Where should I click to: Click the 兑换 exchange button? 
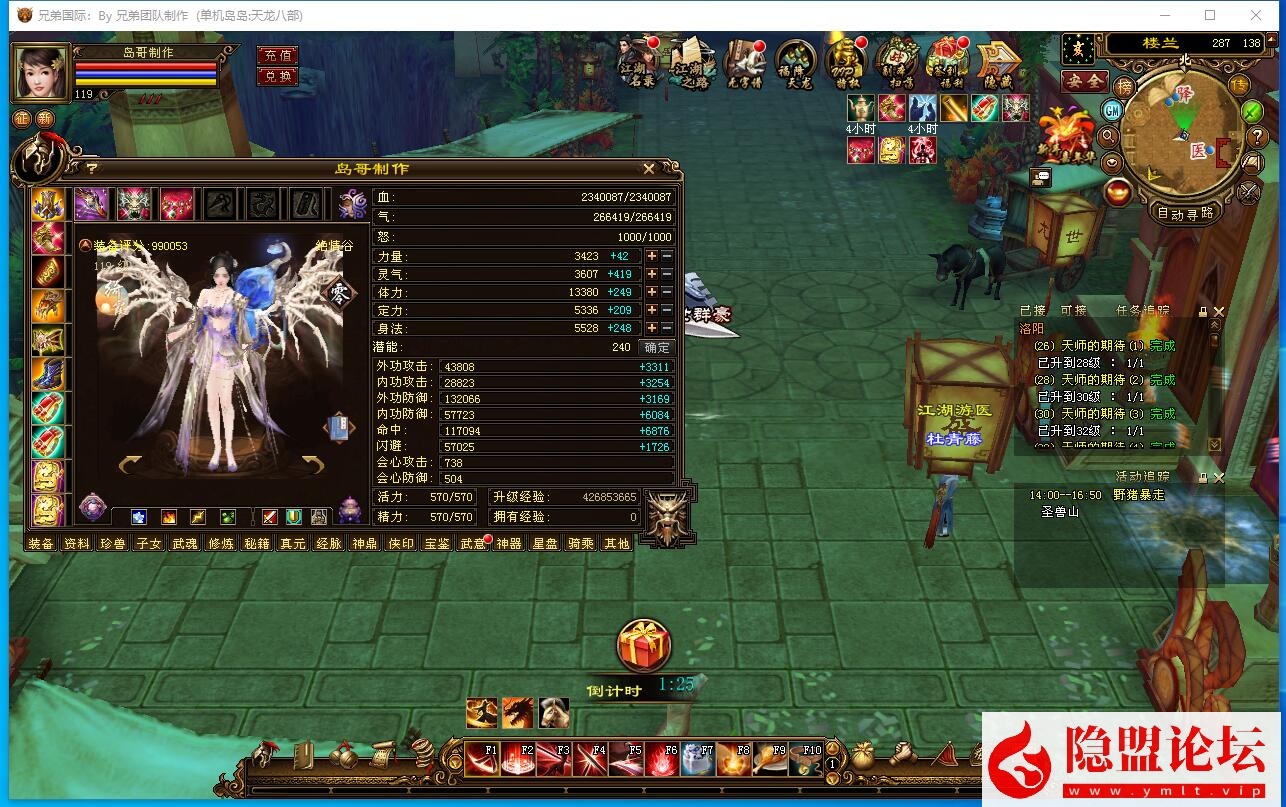(x=277, y=76)
